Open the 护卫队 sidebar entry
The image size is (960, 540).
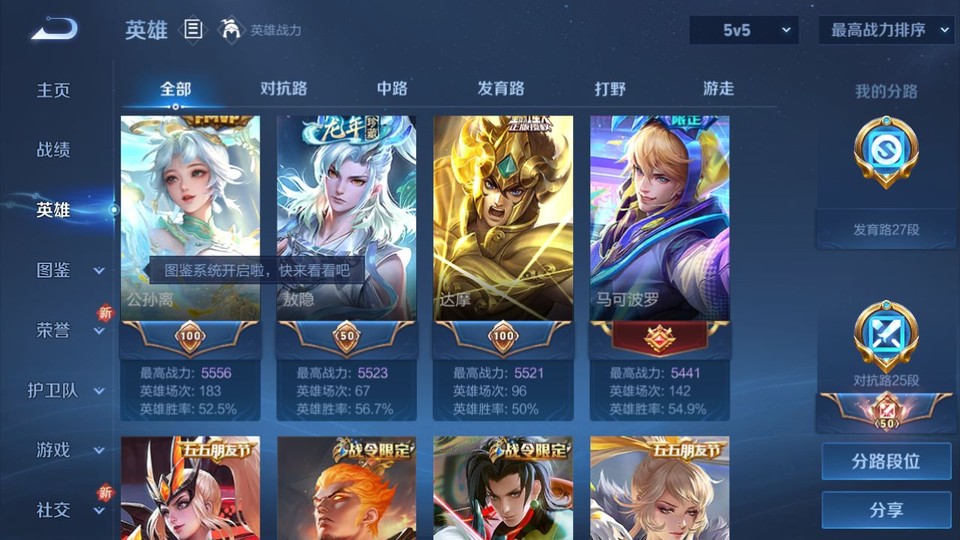(x=60, y=390)
